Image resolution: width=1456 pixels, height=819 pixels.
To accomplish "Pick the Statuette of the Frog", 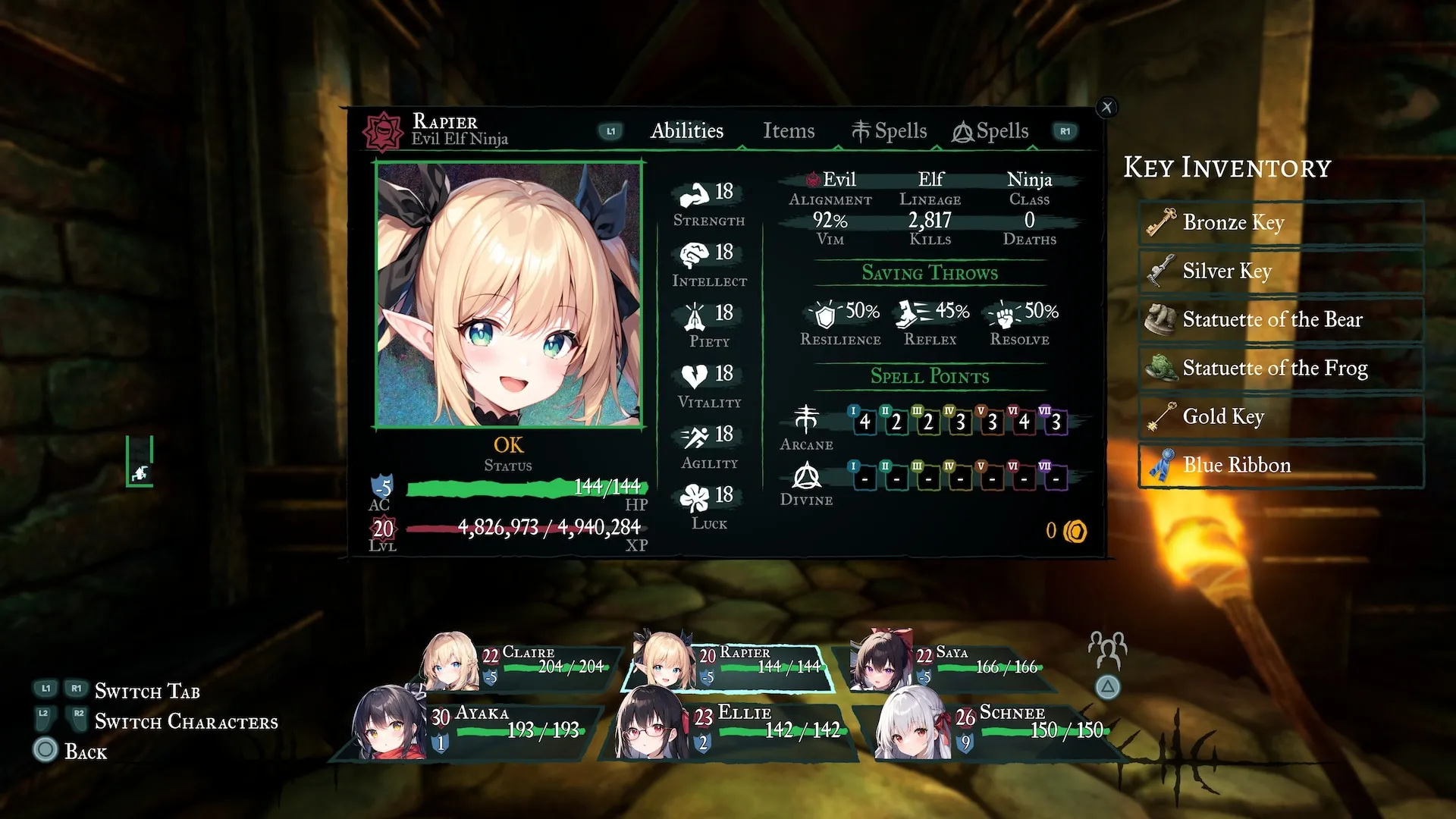I will (1281, 368).
